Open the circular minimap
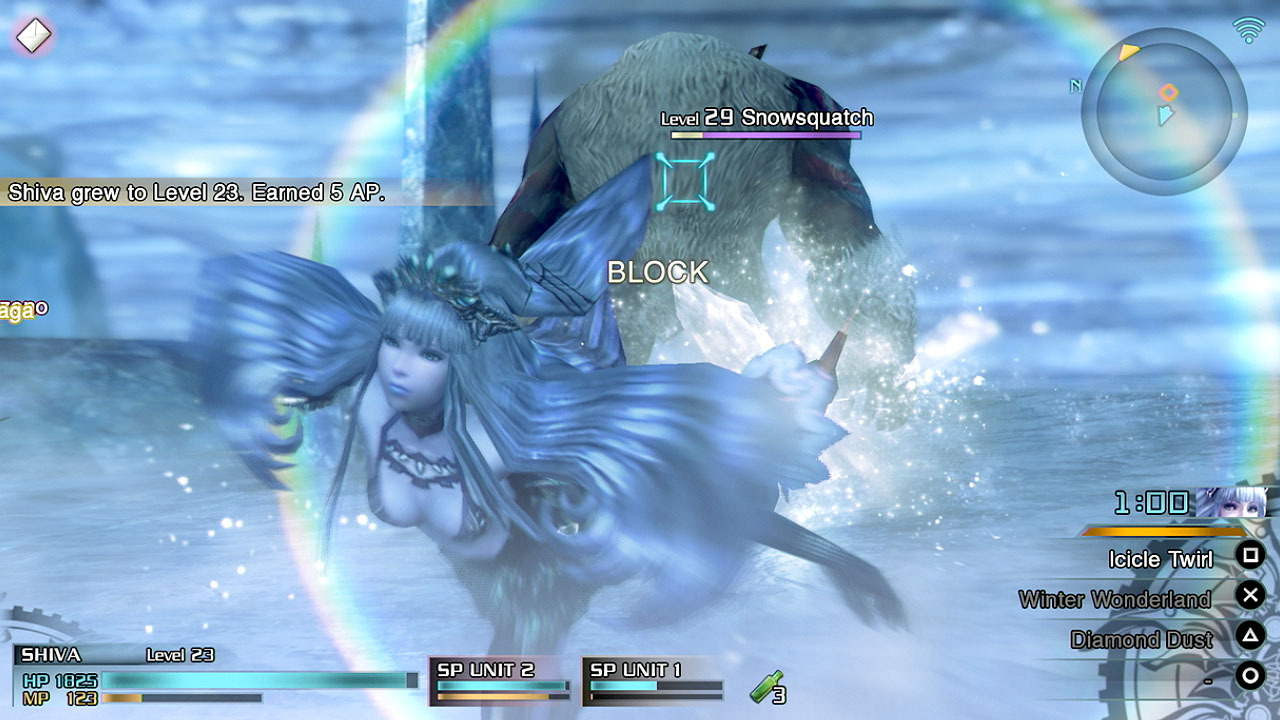 click(x=1164, y=111)
